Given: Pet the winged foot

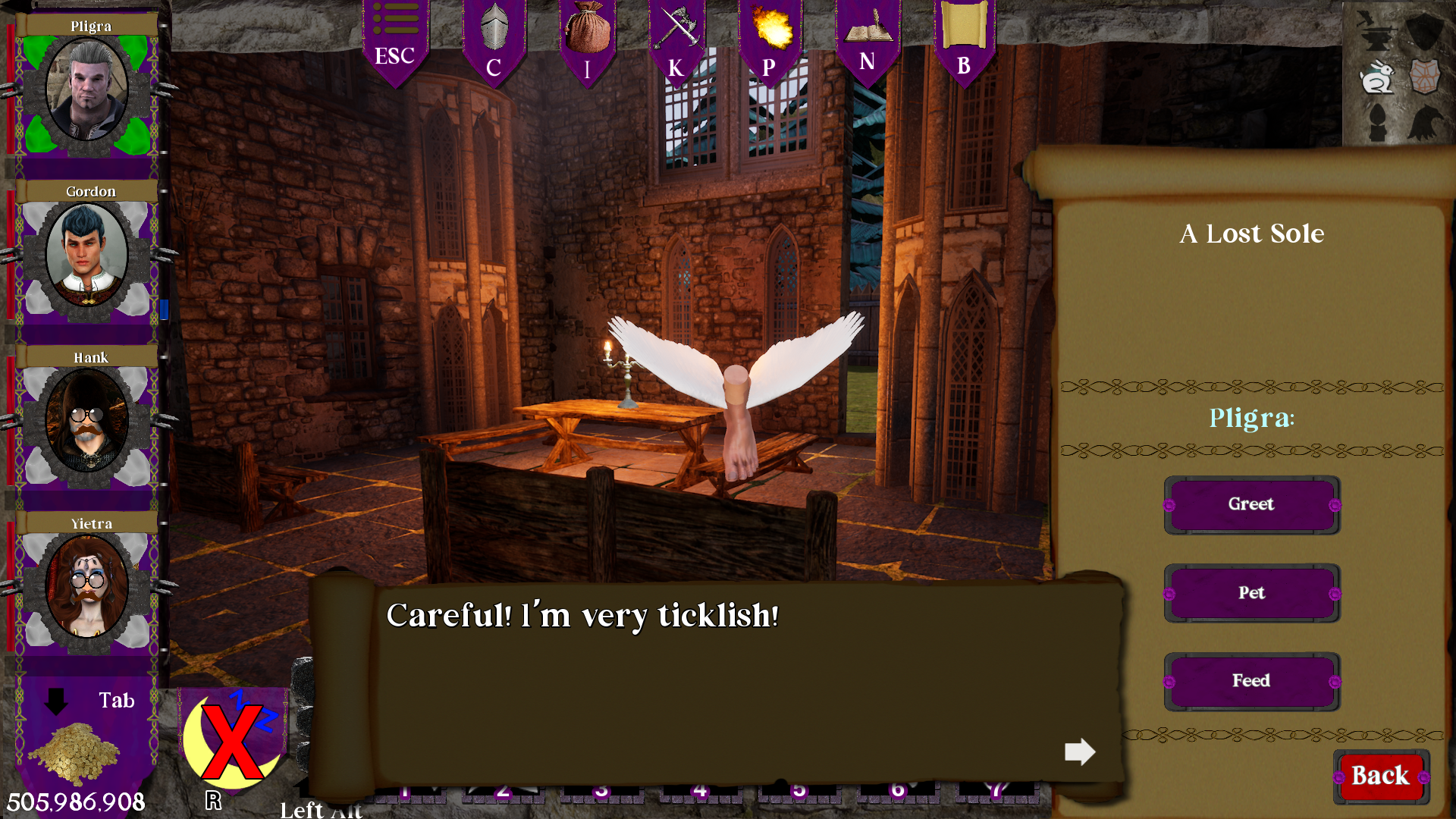Looking at the screenshot, I should [1251, 593].
